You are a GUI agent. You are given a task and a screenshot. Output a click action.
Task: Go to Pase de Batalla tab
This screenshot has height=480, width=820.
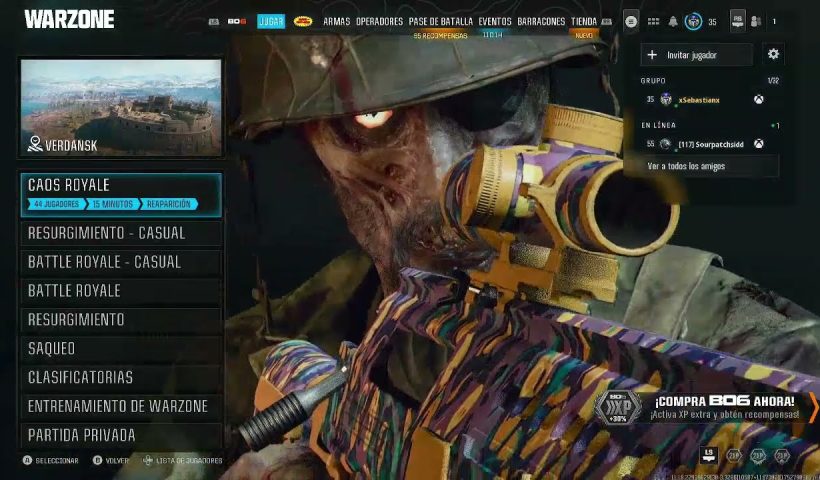pyautogui.click(x=441, y=21)
